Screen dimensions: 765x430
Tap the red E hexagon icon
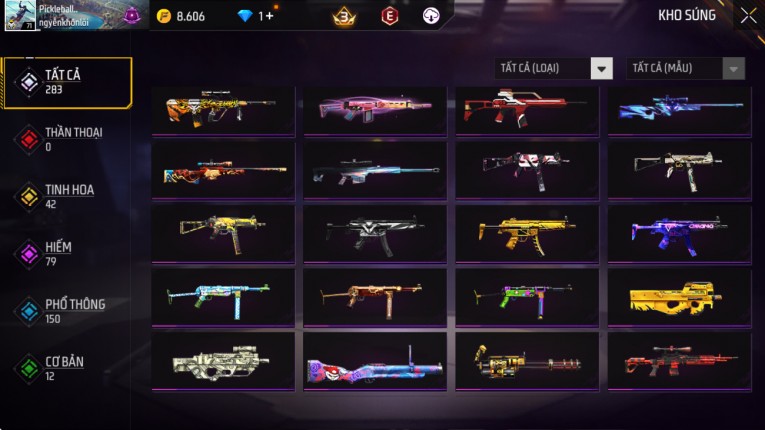[390, 16]
